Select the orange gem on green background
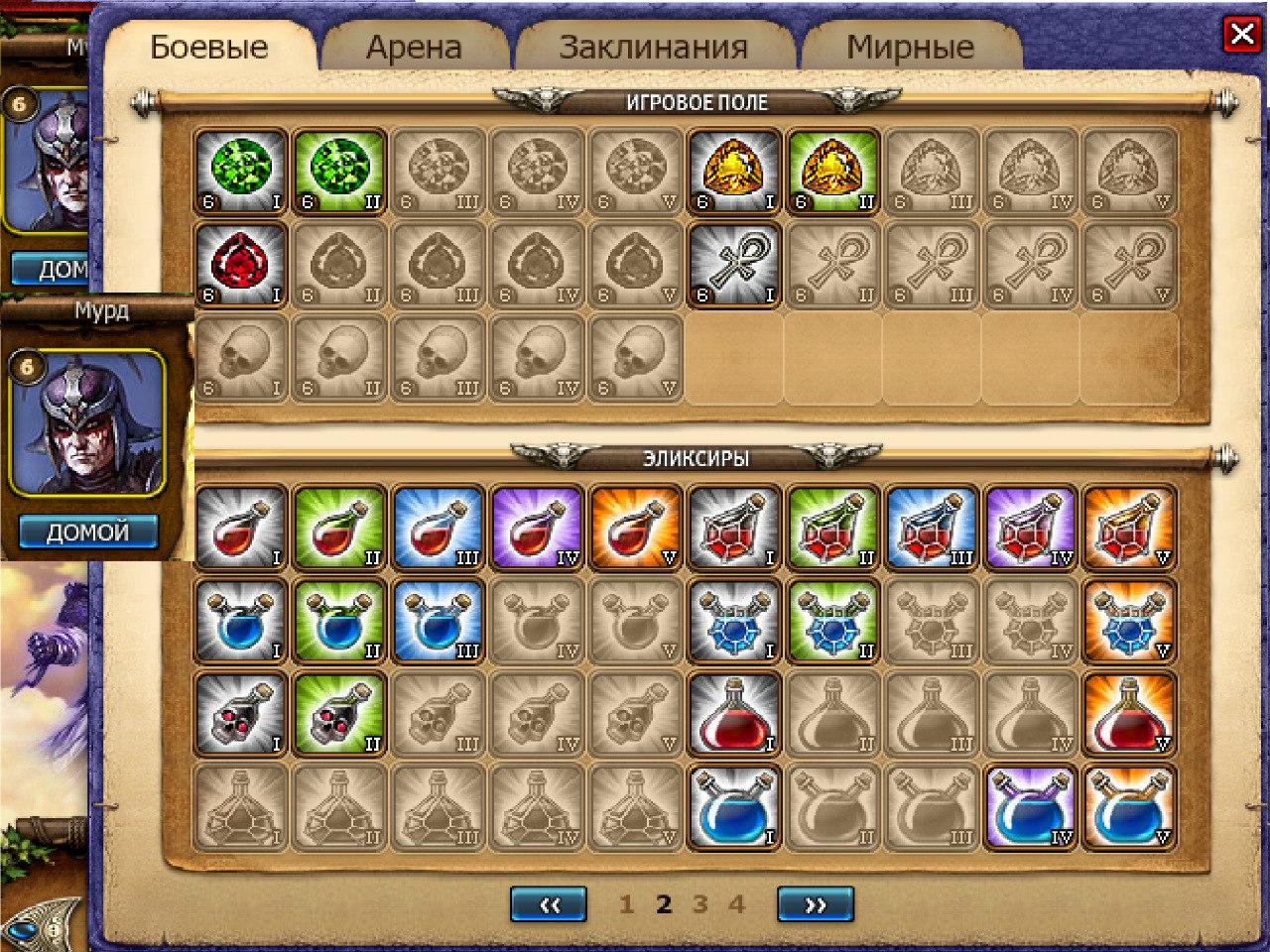This screenshot has height=952, width=1270. pos(833,172)
